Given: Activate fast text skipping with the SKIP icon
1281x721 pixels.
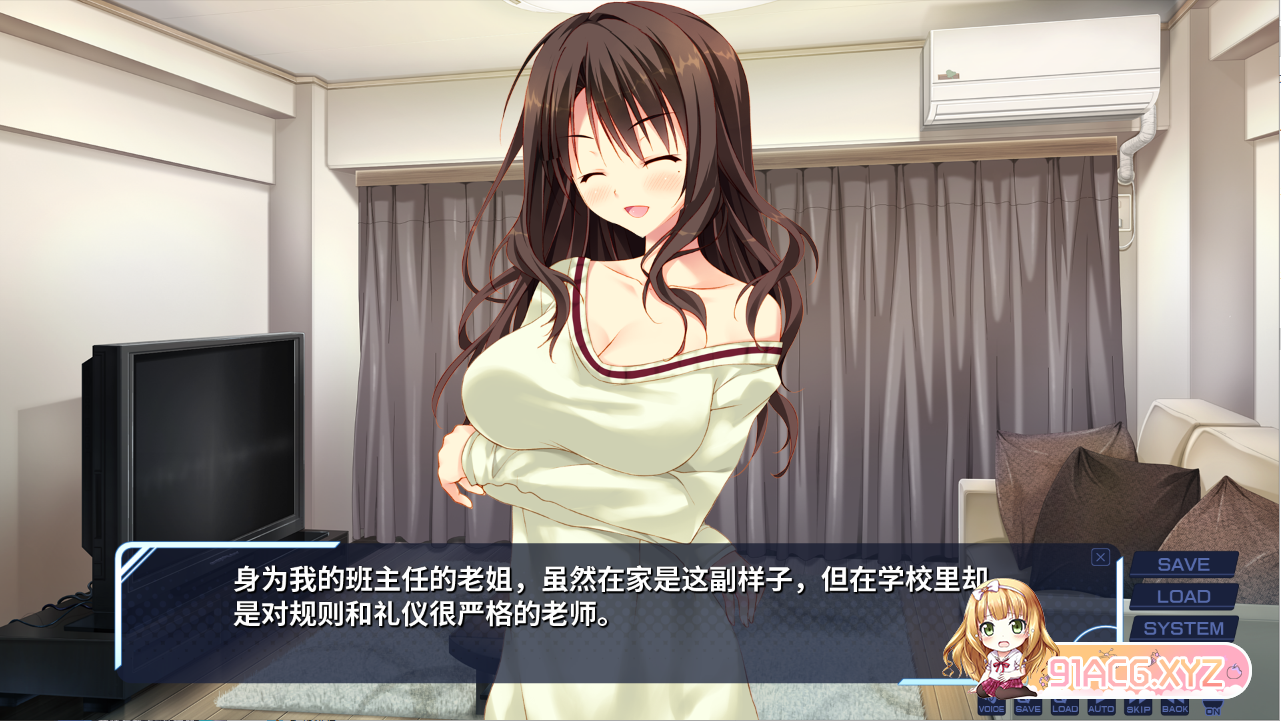Looking at the screenshot, I should point(1137,707).
